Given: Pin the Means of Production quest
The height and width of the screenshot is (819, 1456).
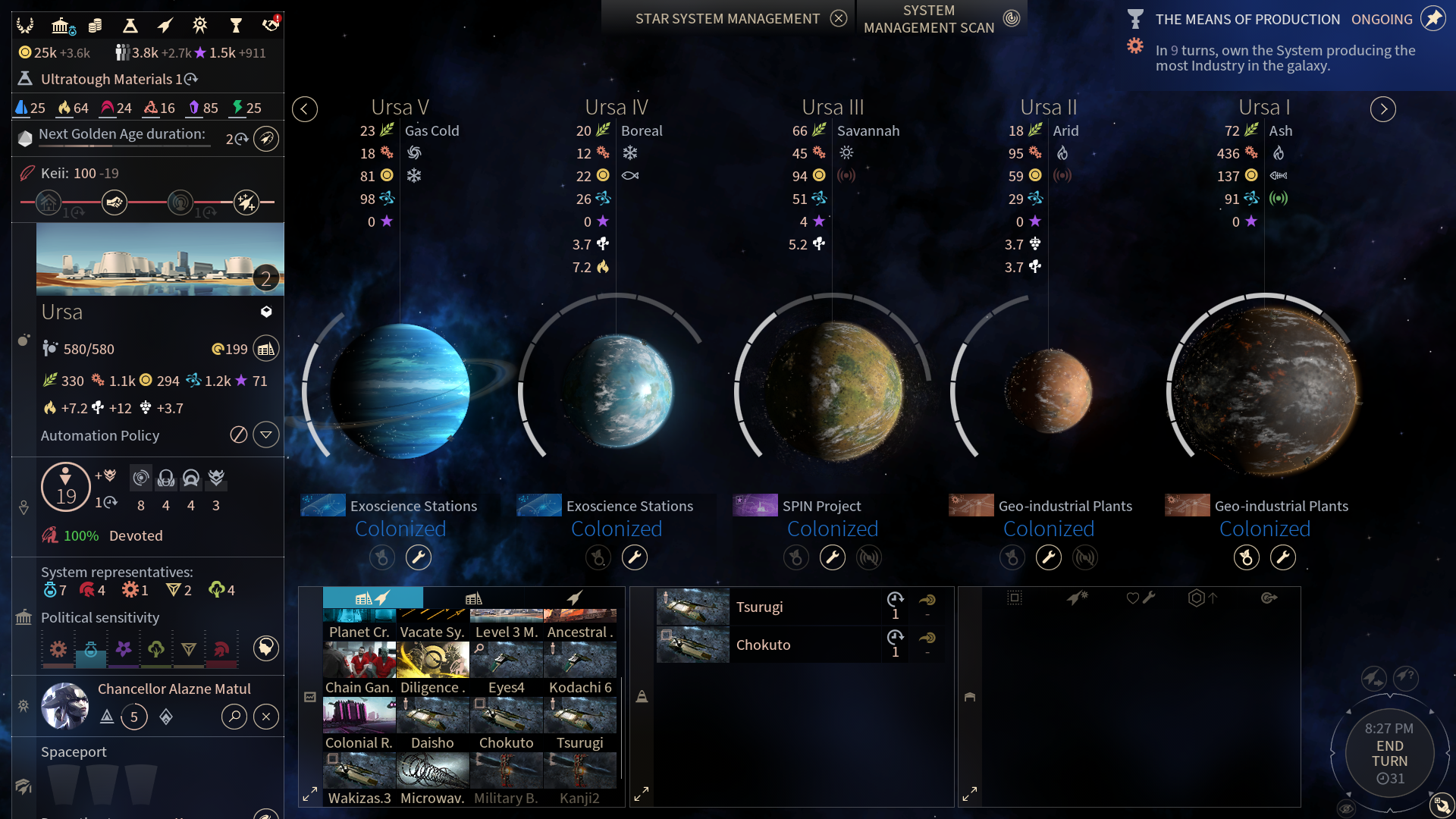Looking at the screenshot, I should (x=1432, y=18).
